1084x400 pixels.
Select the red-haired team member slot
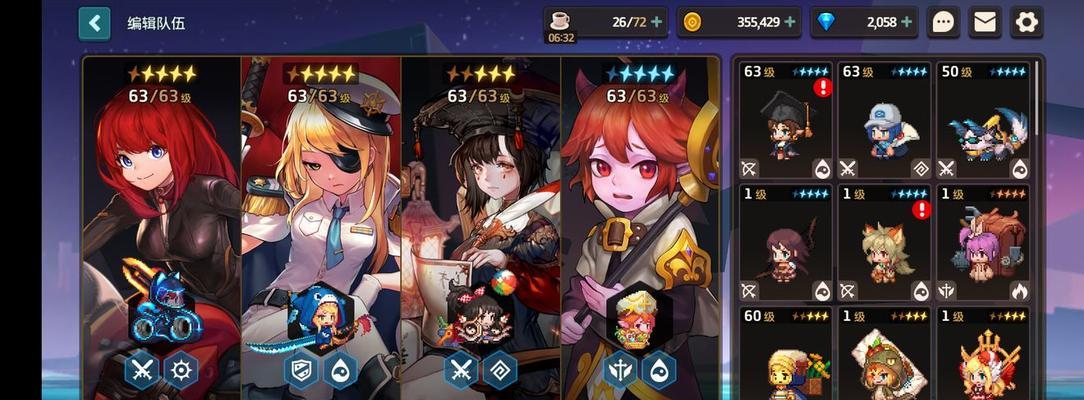pos(162,220)
